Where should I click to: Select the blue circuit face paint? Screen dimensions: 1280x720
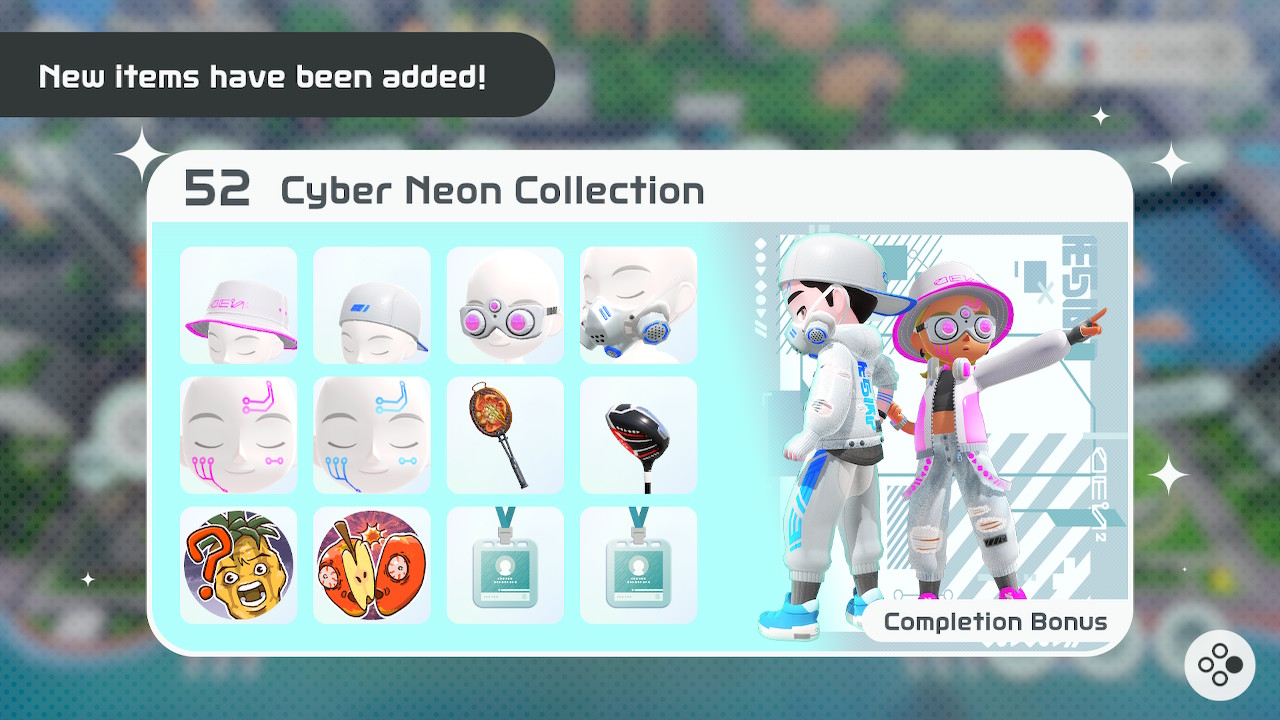[x=371, y=435]
